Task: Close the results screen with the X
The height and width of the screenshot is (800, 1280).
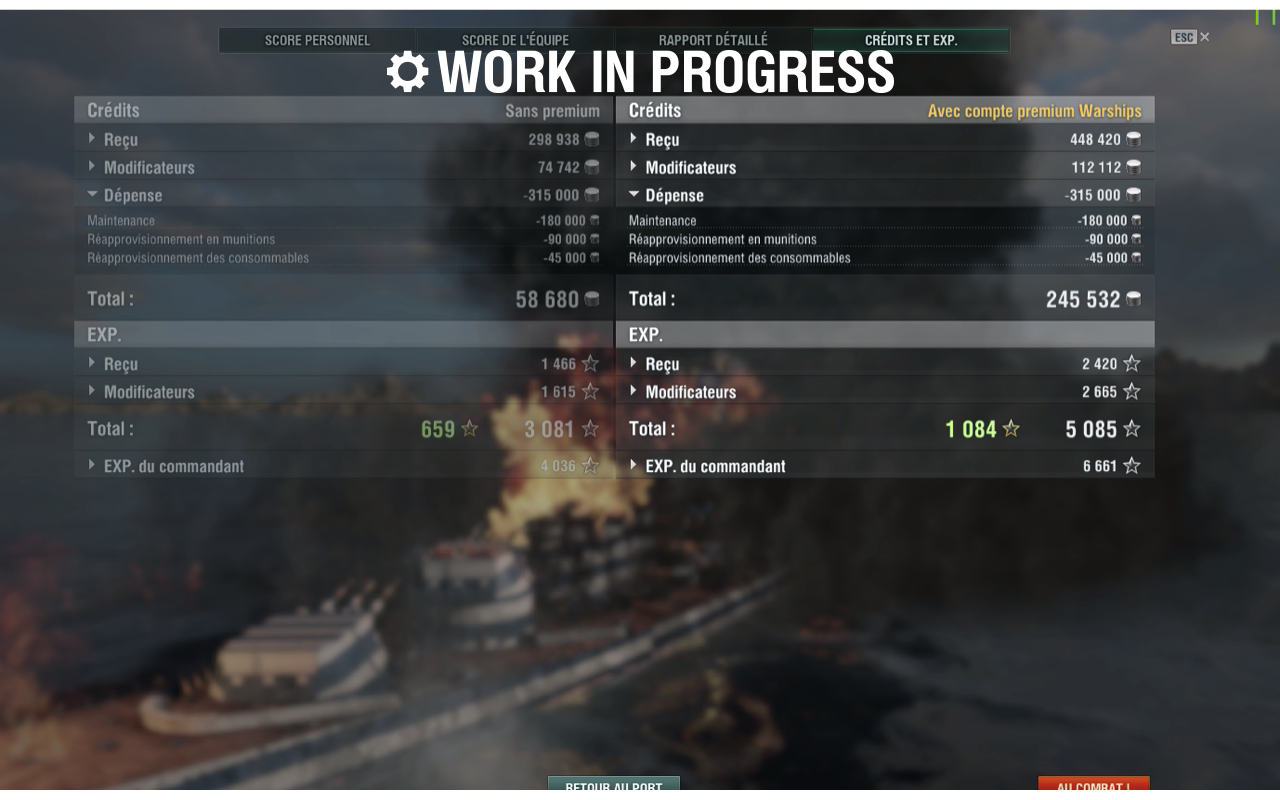Action: coord(1204,37)
